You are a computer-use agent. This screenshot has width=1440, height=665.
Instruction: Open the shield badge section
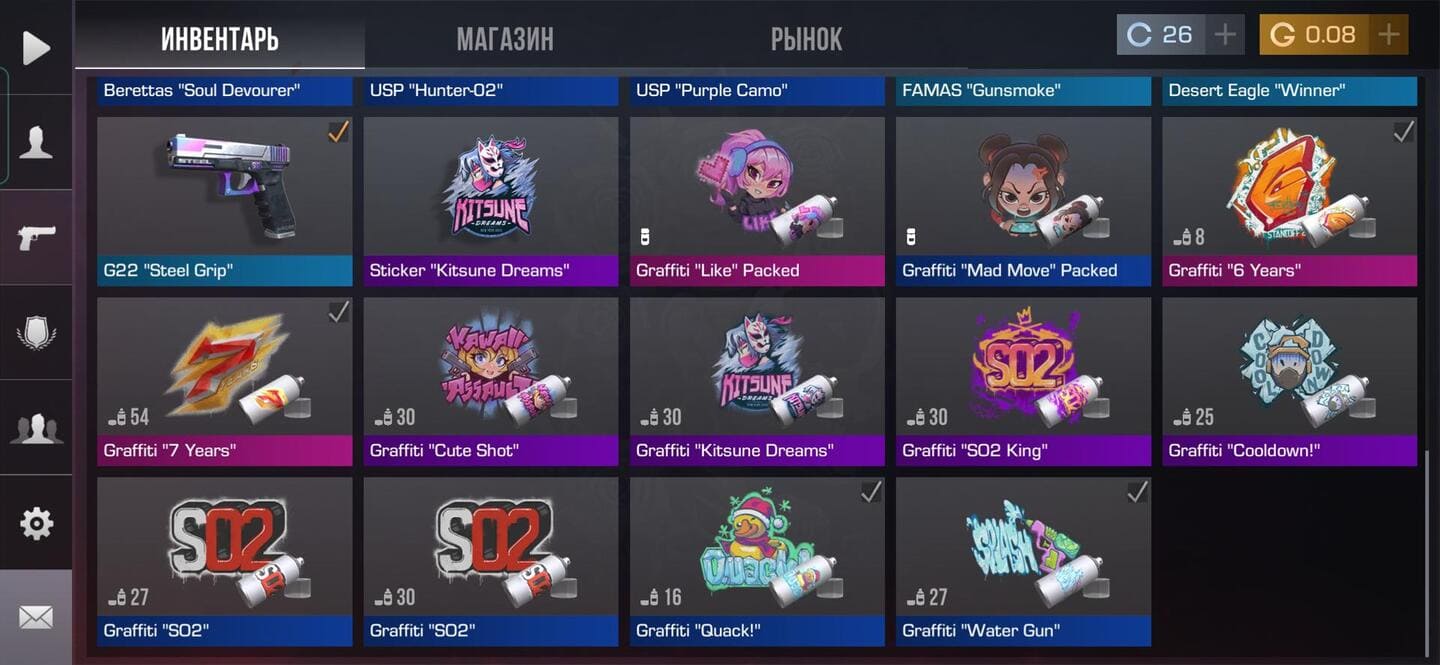[36, 332]
